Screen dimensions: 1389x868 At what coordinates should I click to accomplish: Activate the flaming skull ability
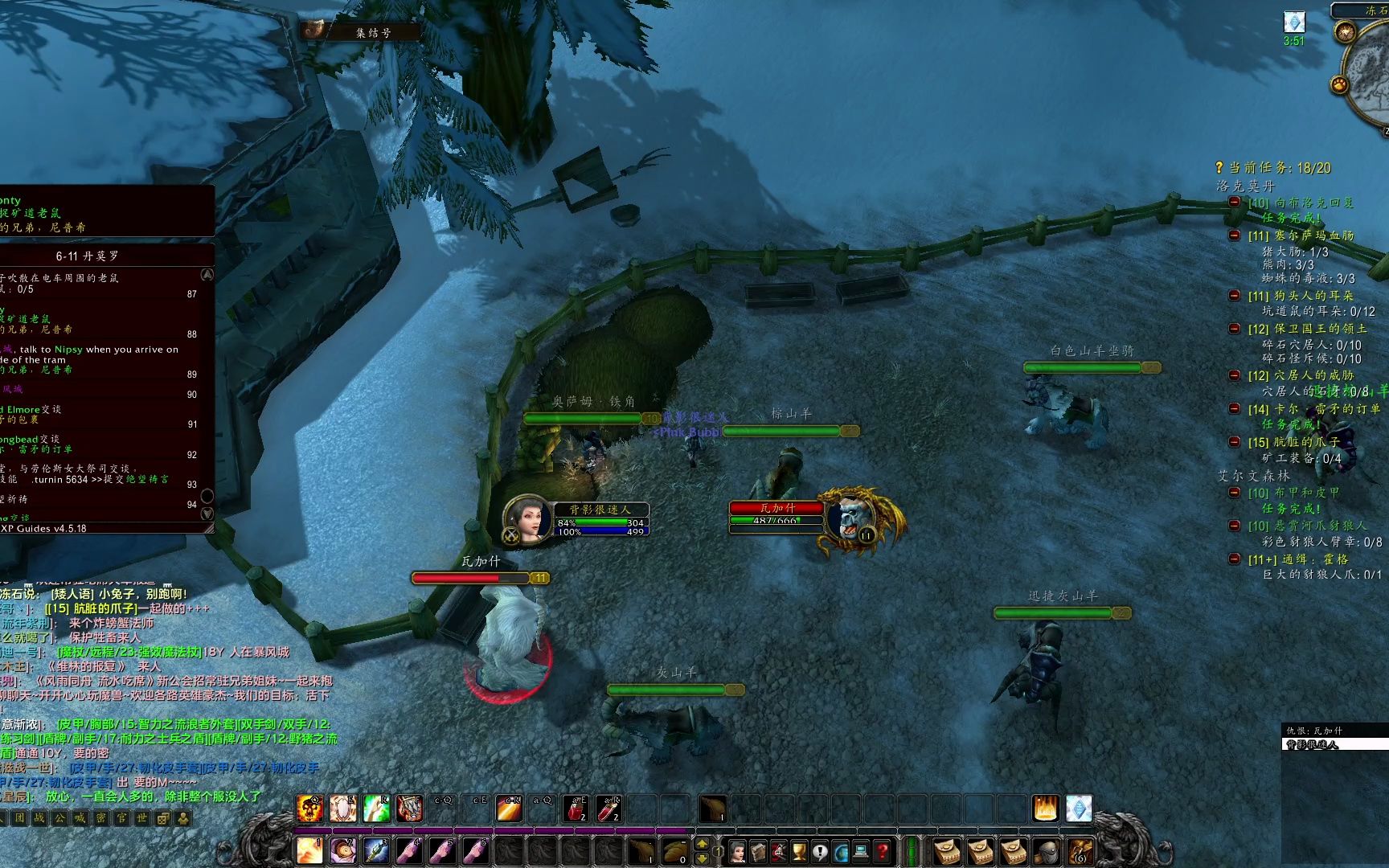(310, 809)
